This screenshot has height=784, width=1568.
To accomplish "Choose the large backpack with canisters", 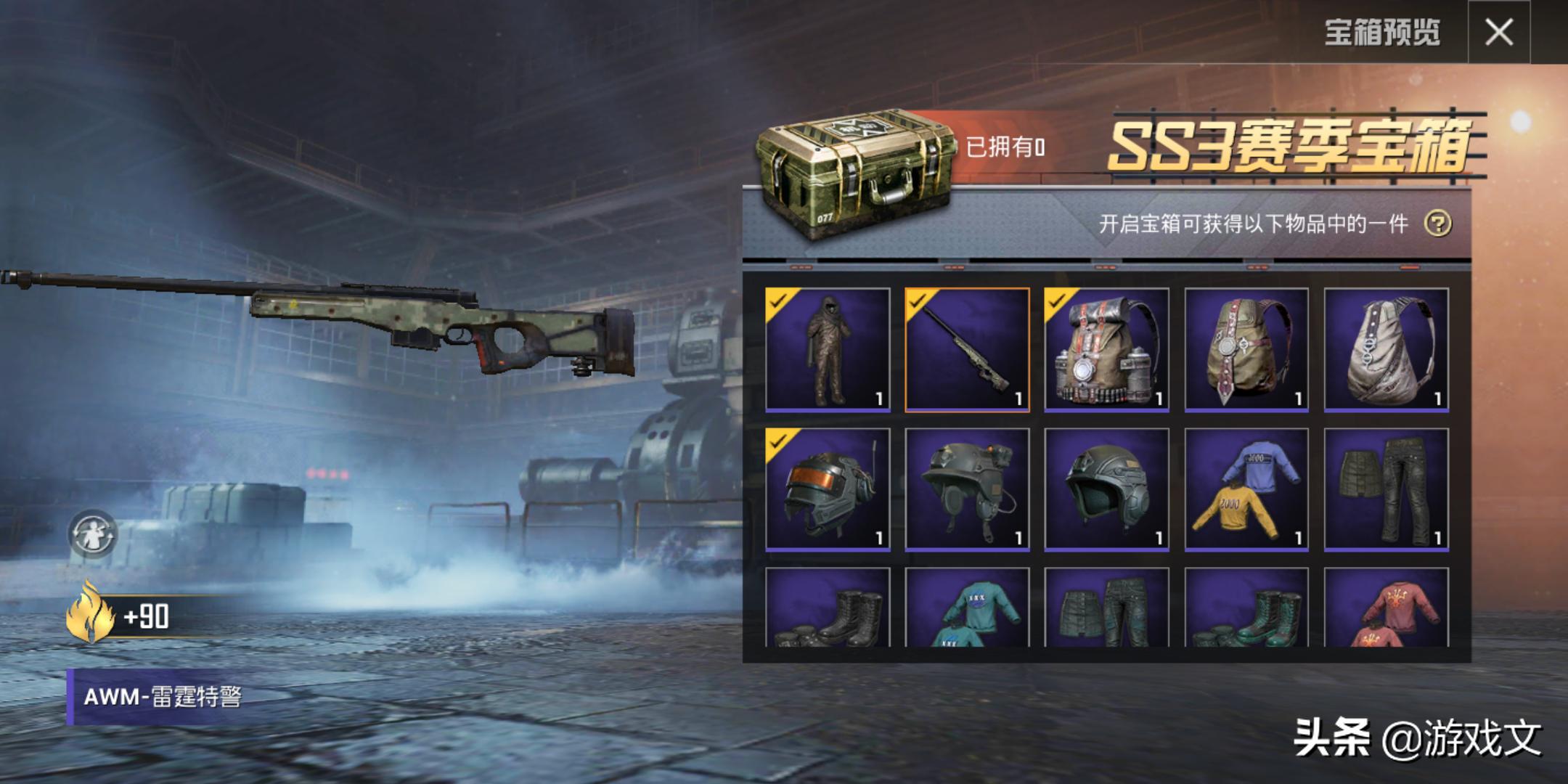I will point(1106,349).
